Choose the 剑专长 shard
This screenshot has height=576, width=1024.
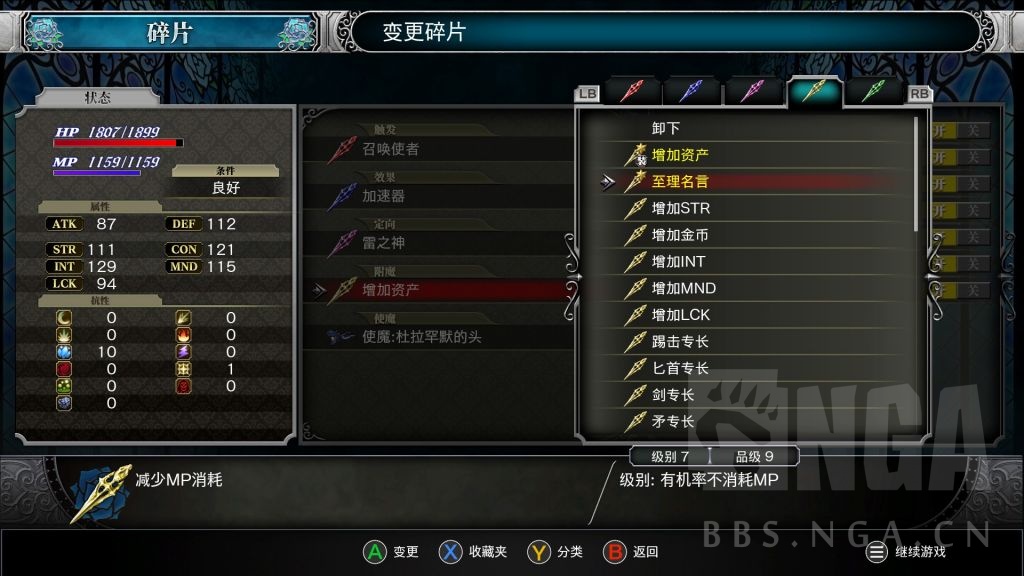[x=673, y=395]
